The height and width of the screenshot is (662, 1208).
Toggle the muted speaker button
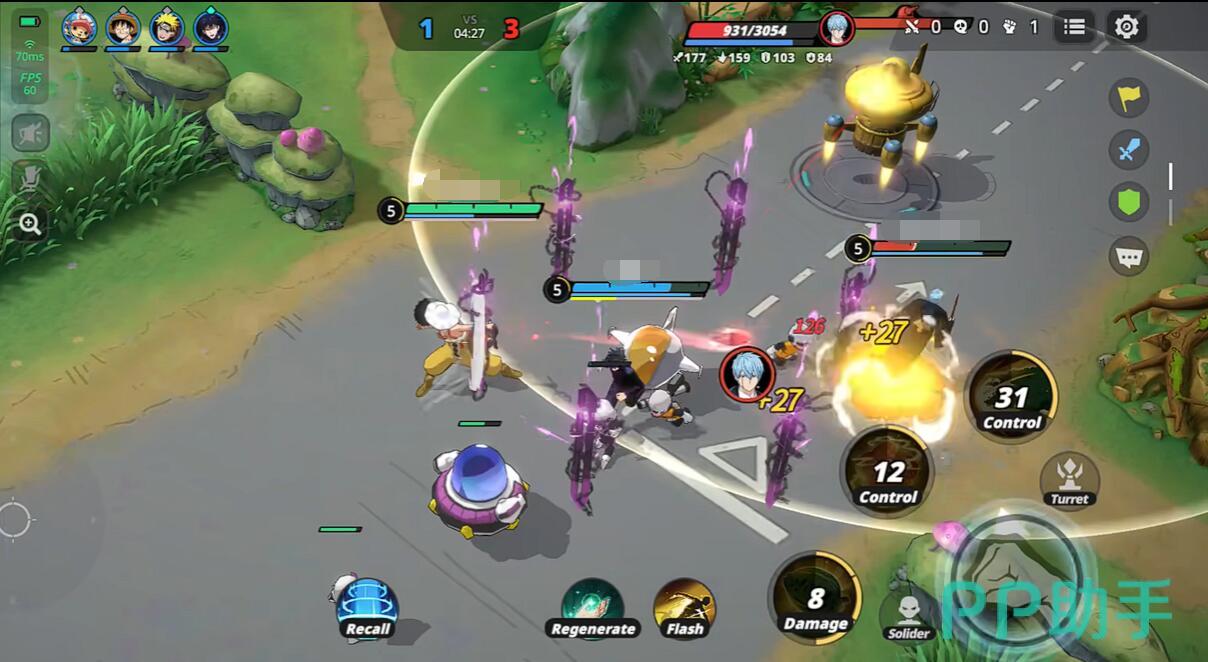30,133
